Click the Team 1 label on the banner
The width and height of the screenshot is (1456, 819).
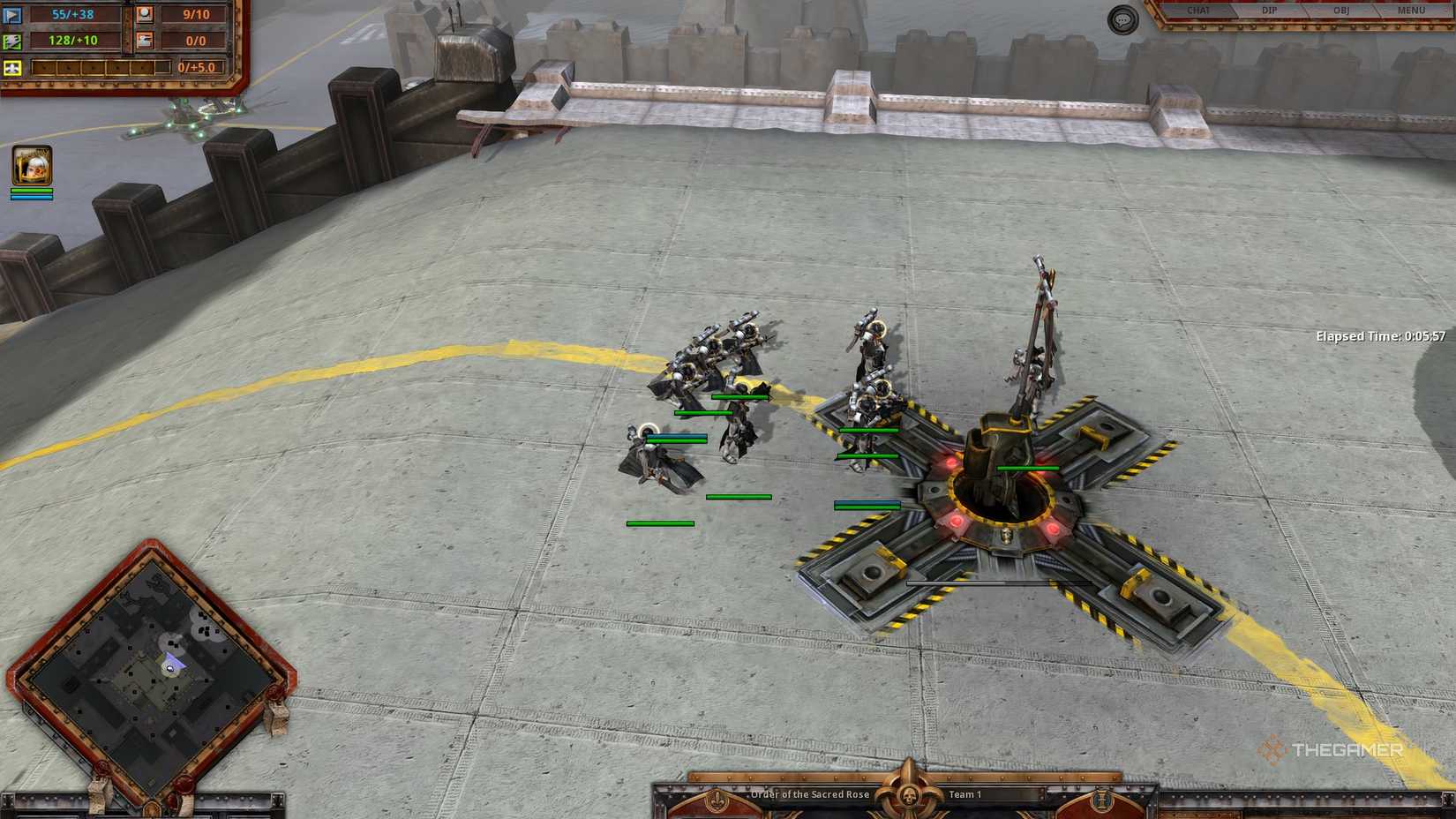click(x=965, y=795)
